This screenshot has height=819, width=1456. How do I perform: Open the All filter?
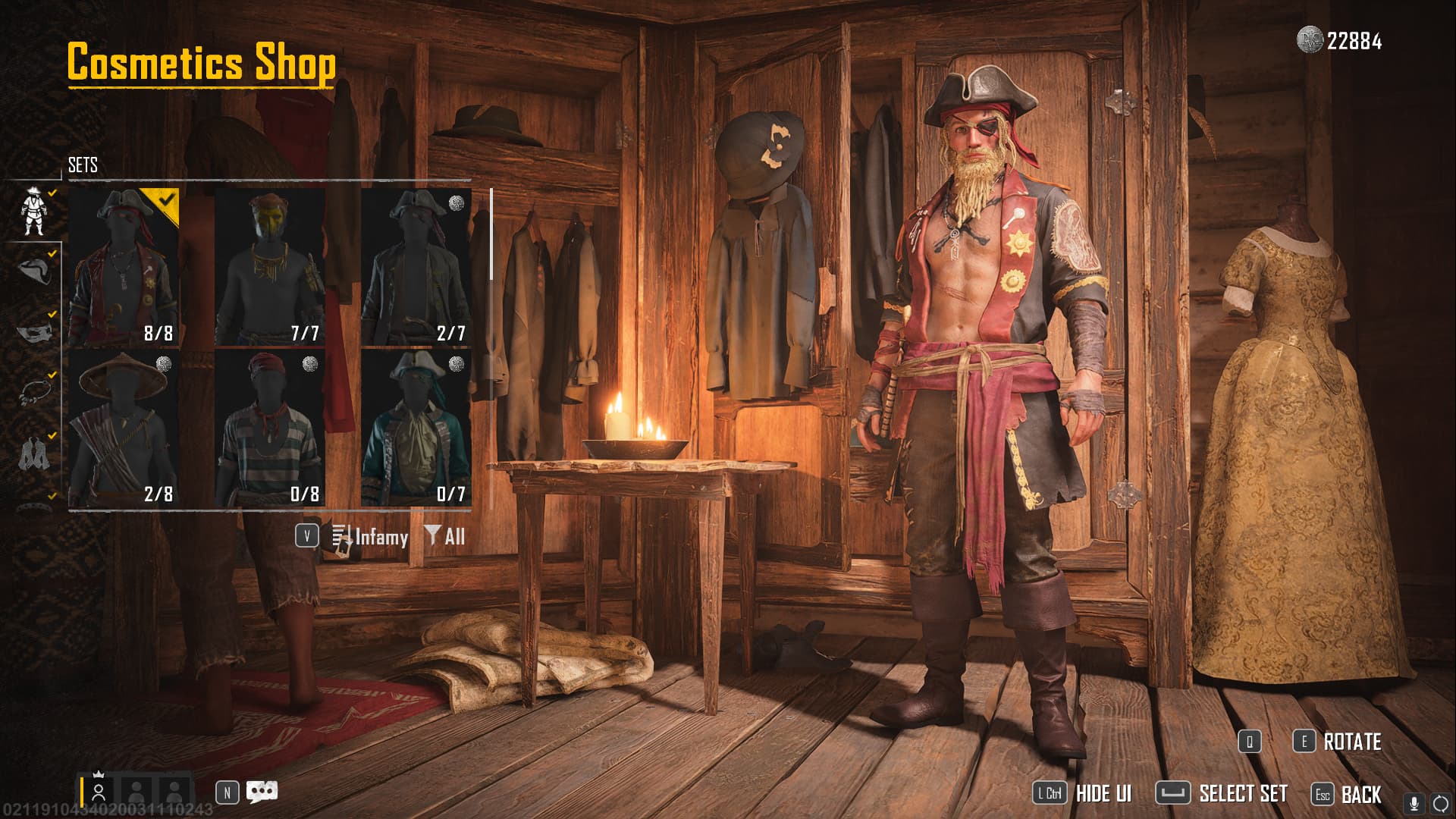(445, 537)
